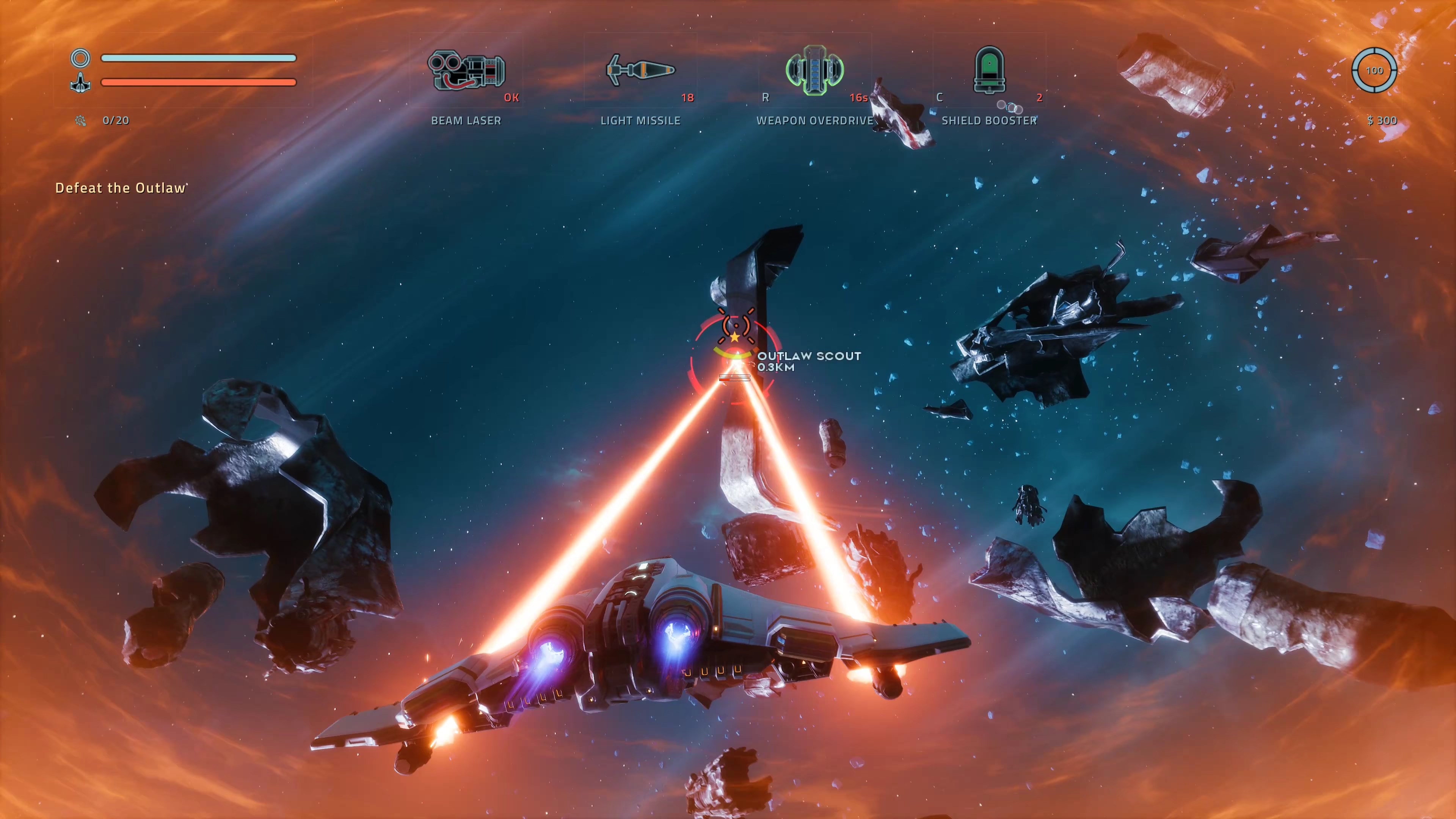This screenshot has width=1456, height=819.
Task: Click the circular boost gauge showing 100
Action: 1374,71
